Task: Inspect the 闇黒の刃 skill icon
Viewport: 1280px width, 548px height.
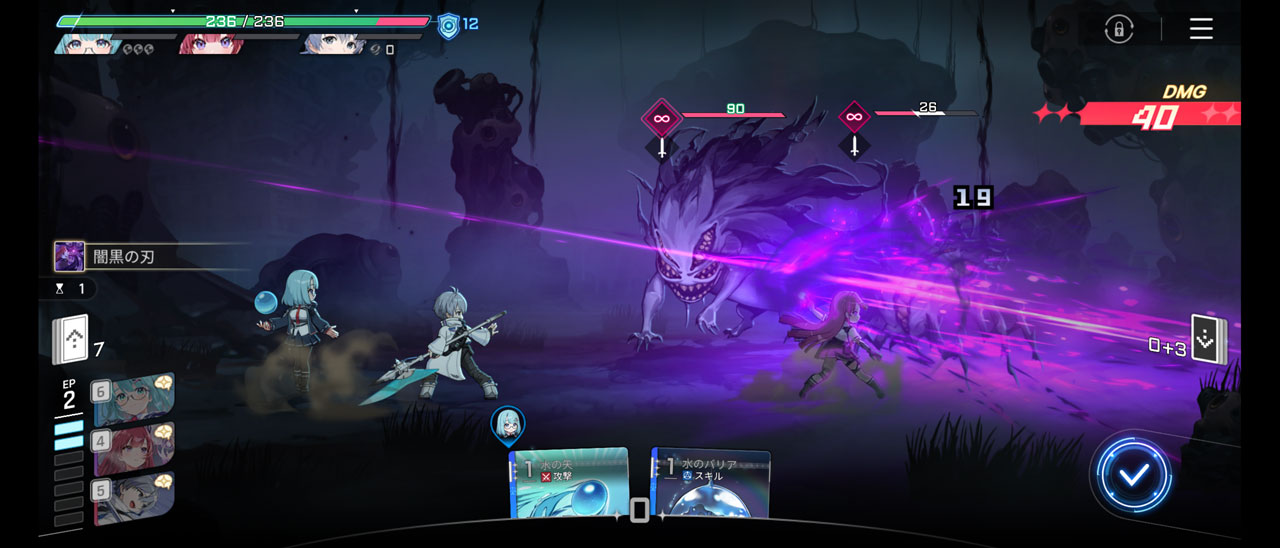Action: pyautogui.click(x=69, y=256)
